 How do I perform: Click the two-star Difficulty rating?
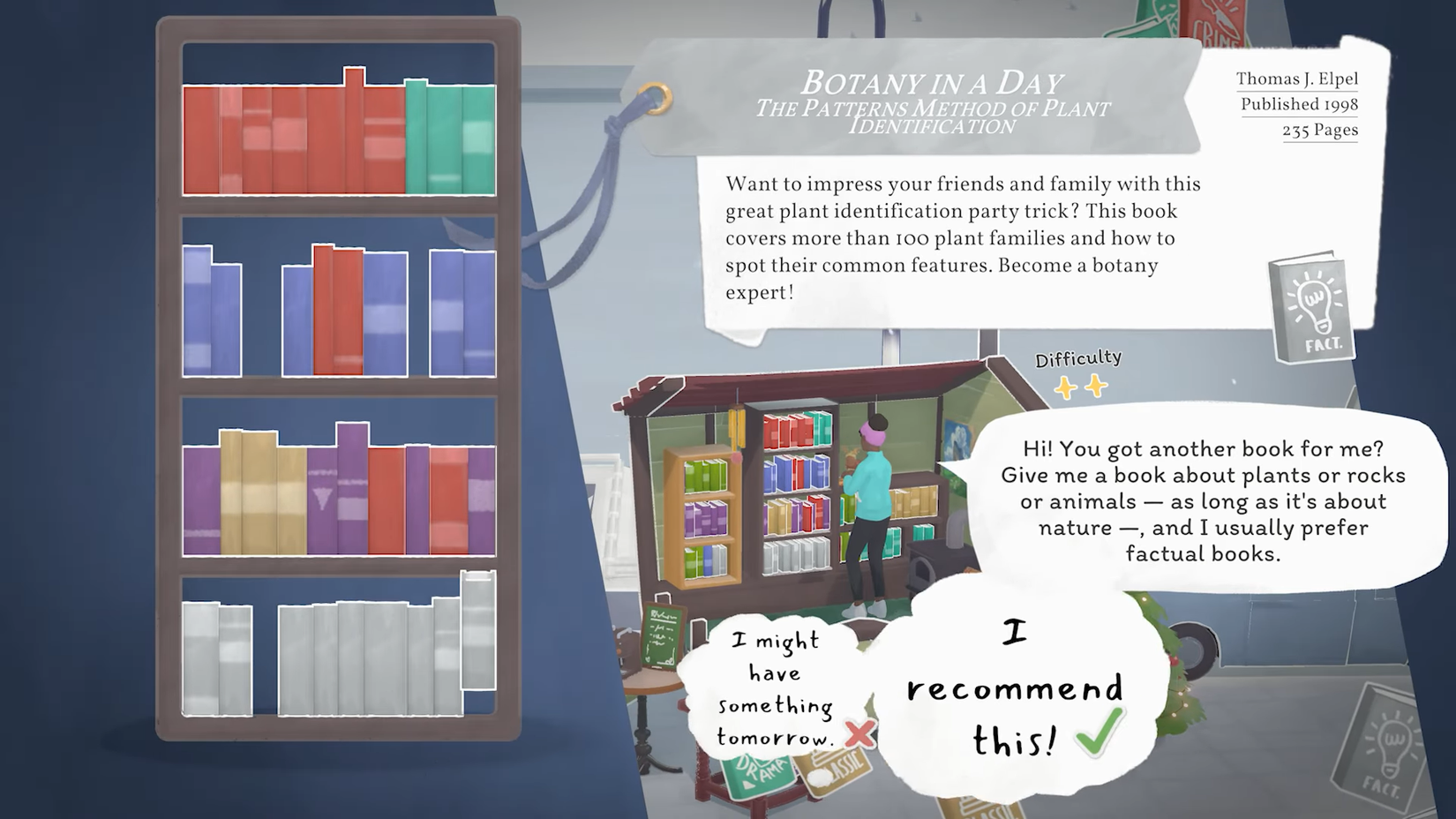1078,384
